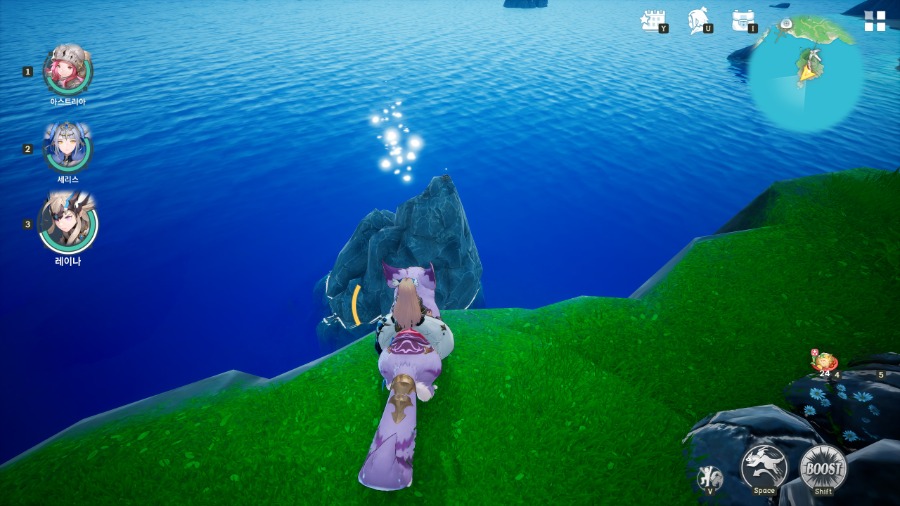The width and height of the screenshot is (900, 506).
Task: Use the food dish consumable item
Action: pyautogui.click(x=825, y=362)
